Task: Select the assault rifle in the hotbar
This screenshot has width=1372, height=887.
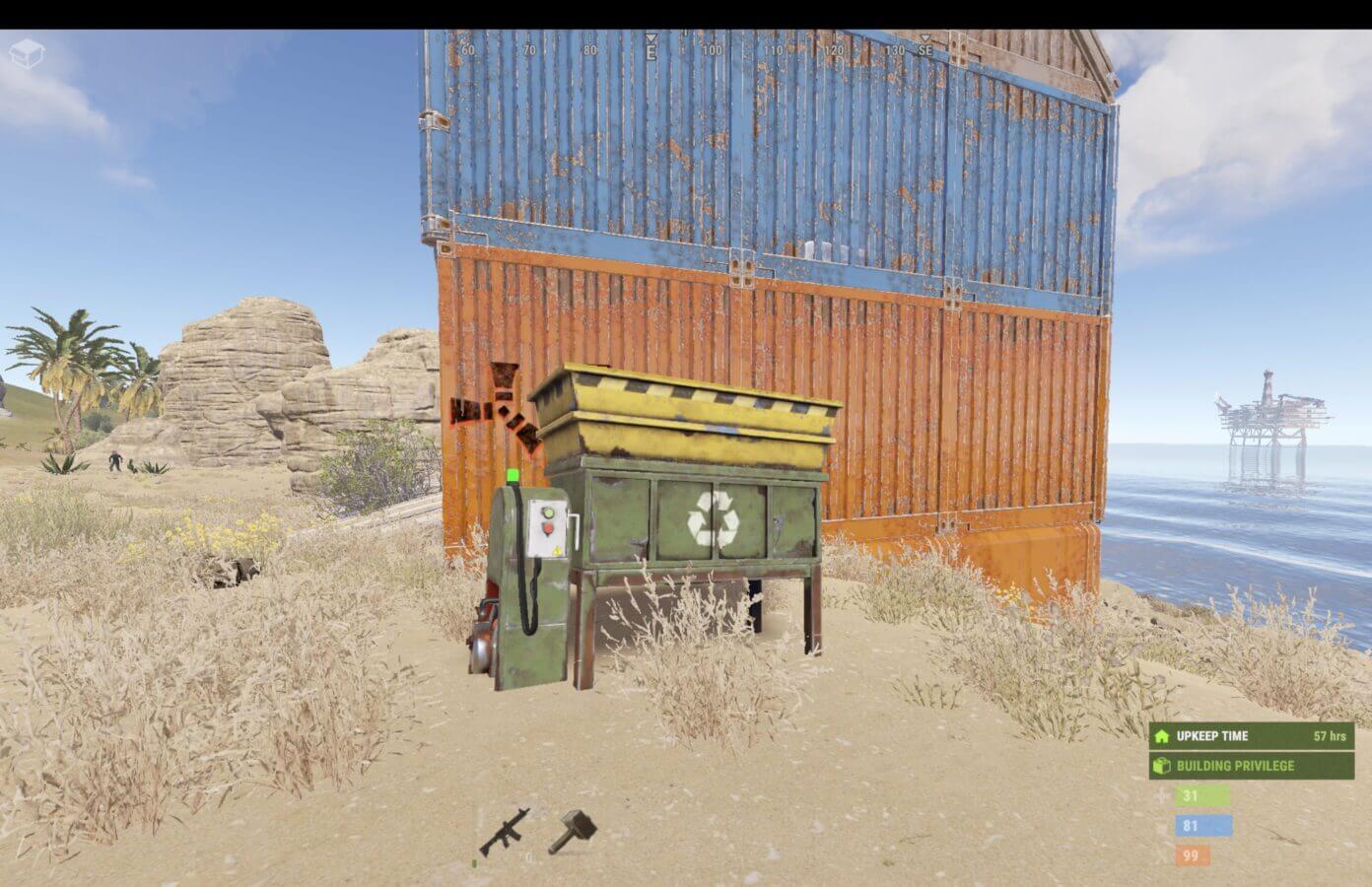Action: click(x=507, y=833)
